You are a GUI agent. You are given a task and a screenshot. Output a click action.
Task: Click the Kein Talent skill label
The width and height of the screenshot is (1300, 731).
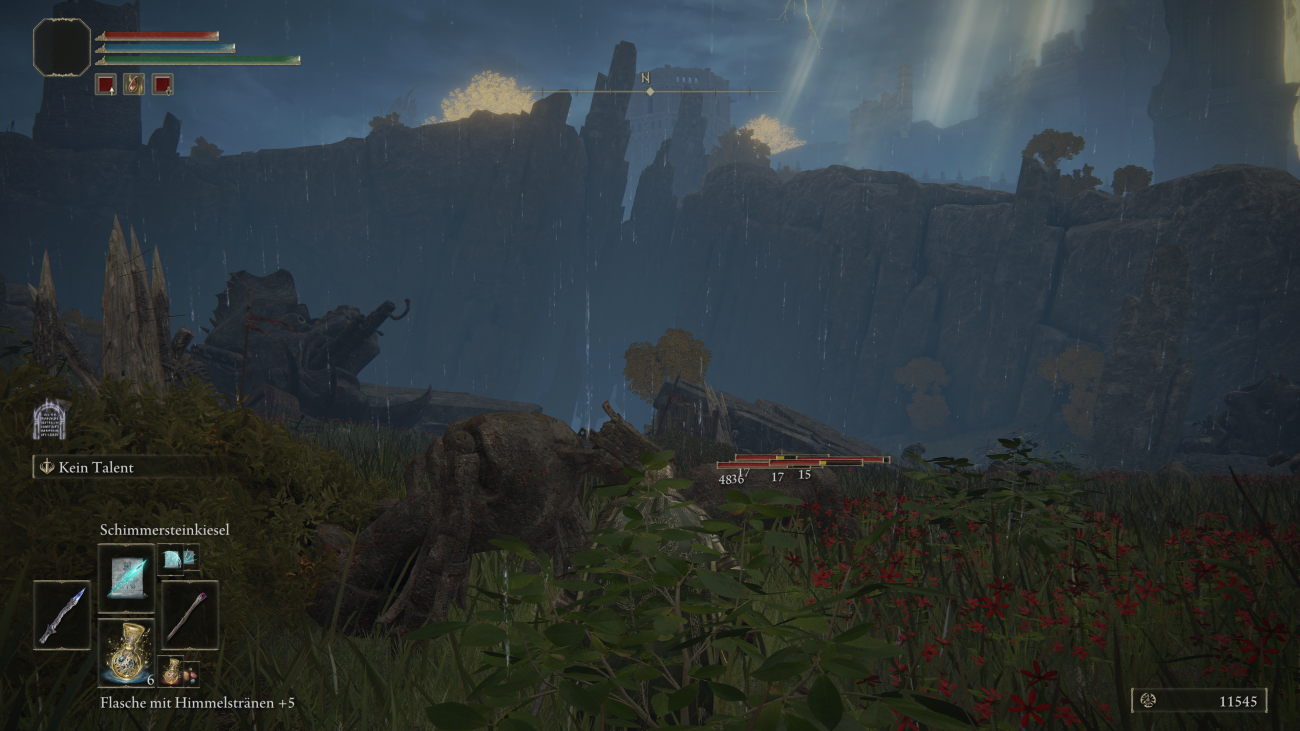[95, 467]
